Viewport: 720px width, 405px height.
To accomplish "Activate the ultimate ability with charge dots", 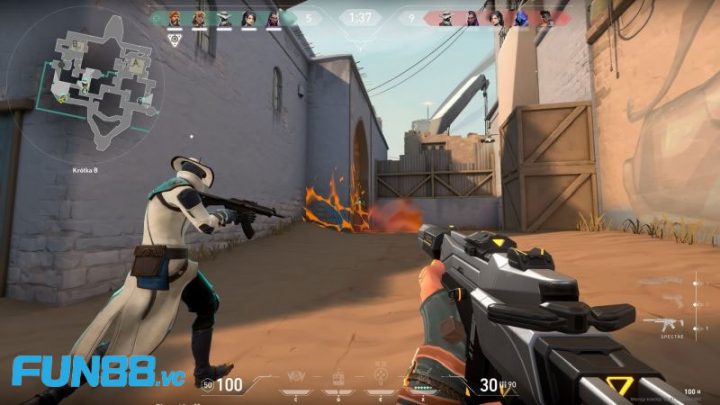I will click(x=425, y=383).
